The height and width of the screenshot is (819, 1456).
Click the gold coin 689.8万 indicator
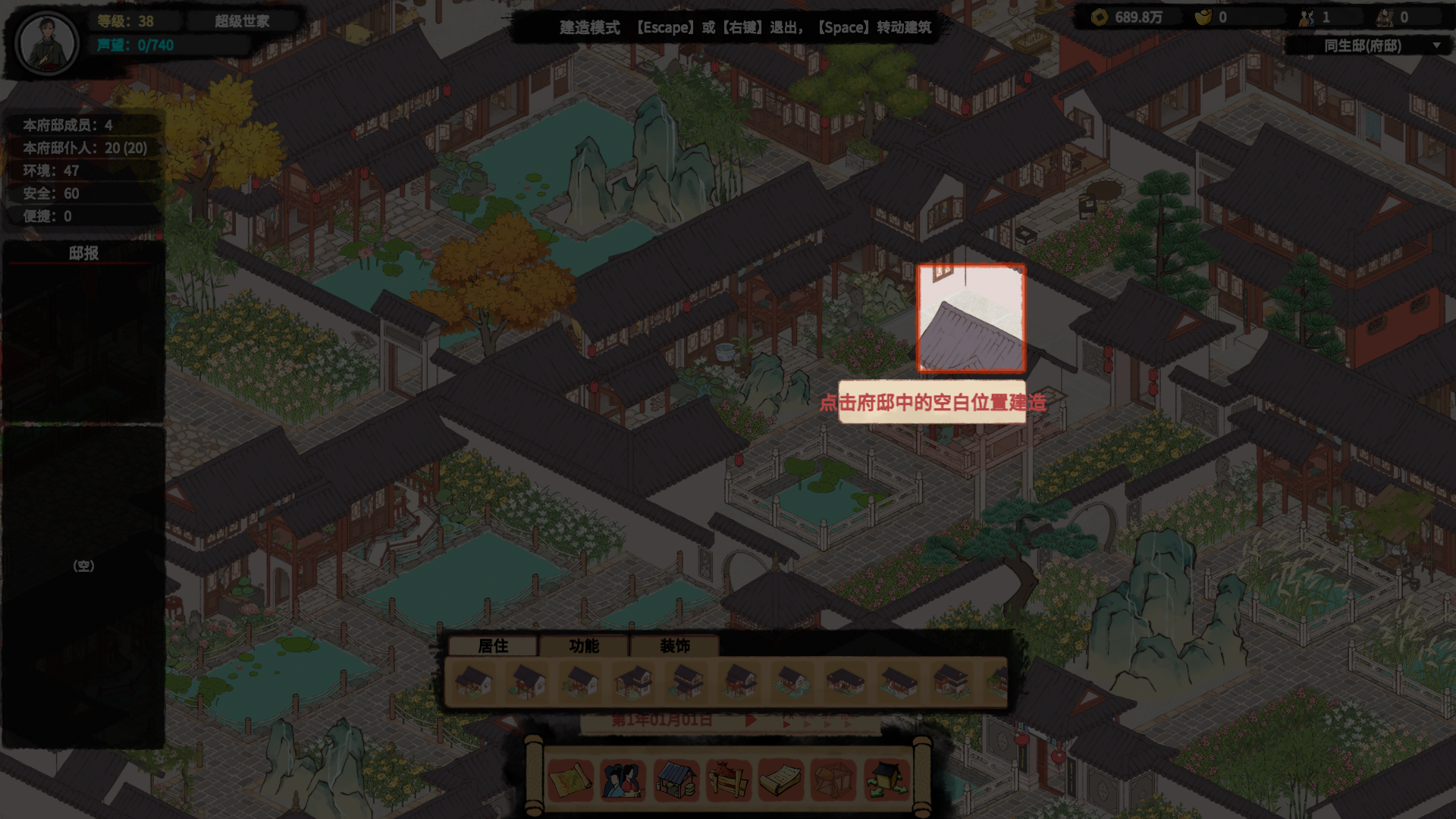coord(1129,17)
